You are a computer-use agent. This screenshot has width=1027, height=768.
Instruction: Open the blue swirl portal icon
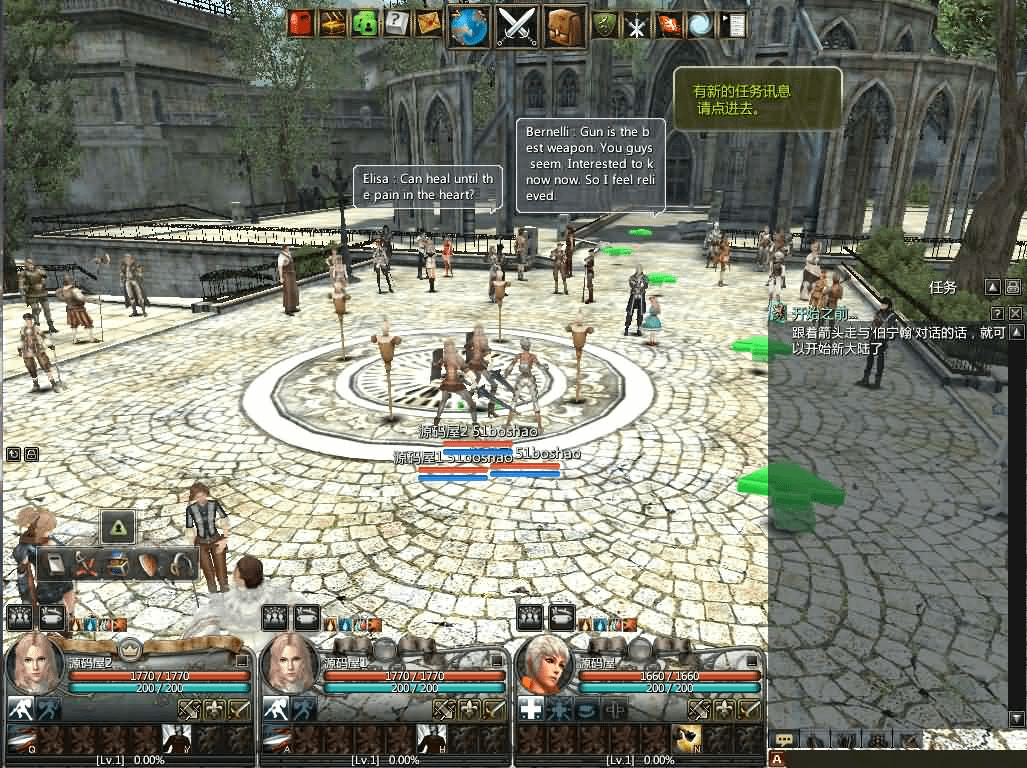[700, 25]
